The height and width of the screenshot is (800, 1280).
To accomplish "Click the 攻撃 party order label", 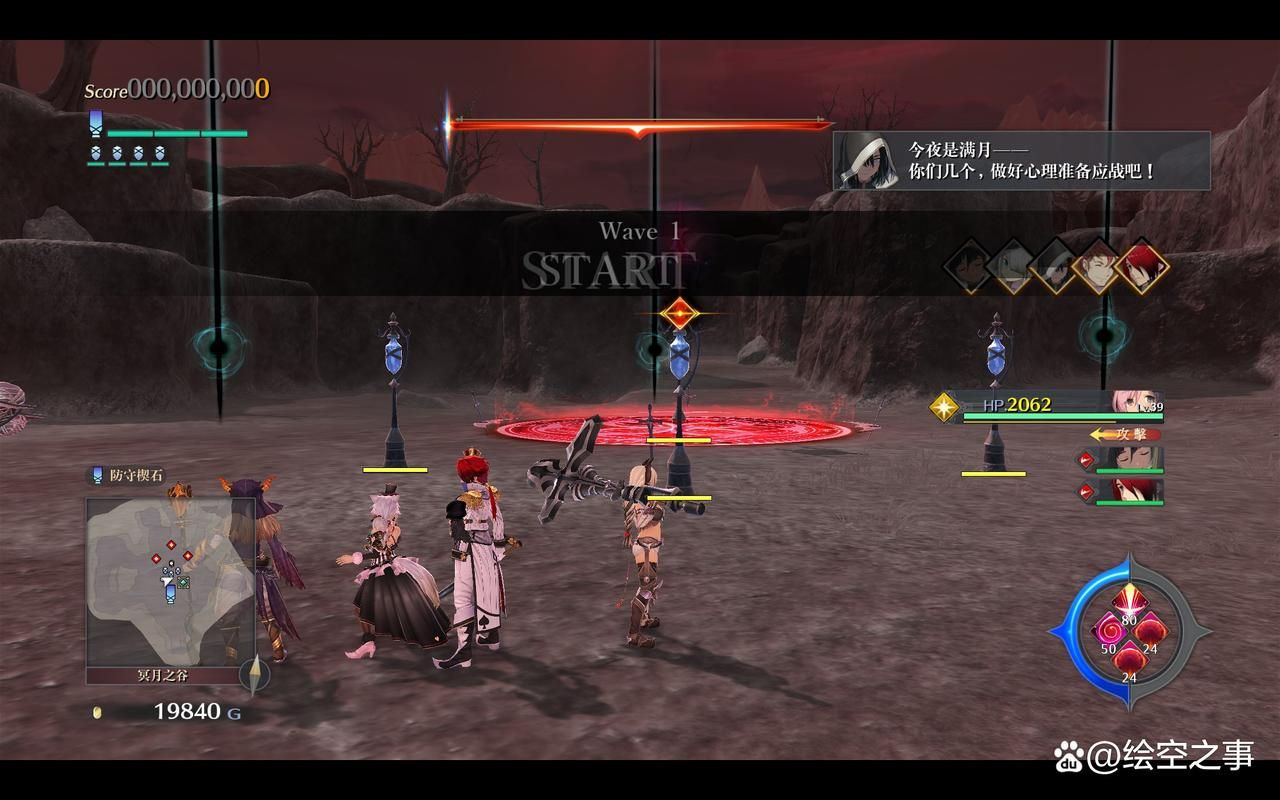I will pos(1124,434).
